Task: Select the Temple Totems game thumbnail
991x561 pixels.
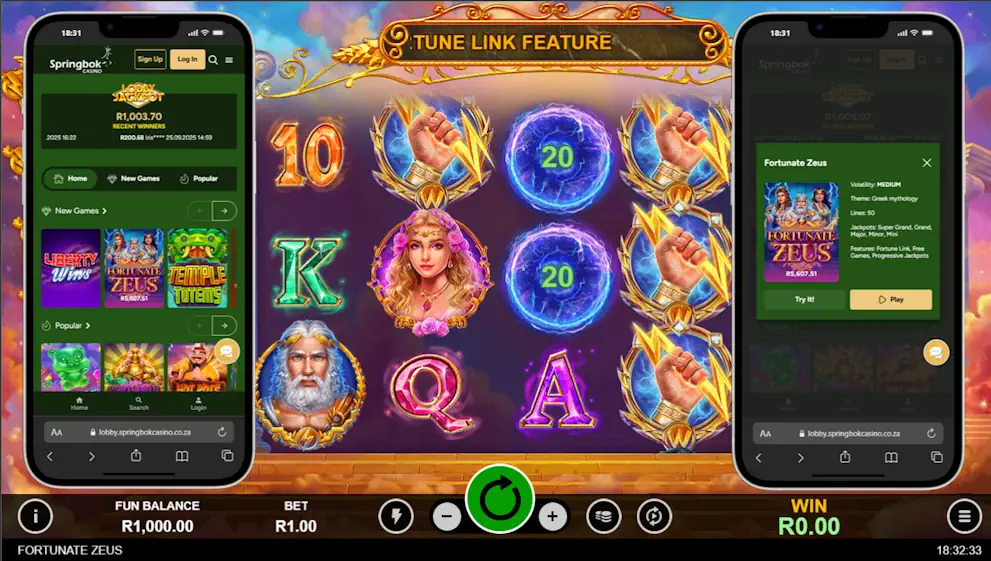Action: pos(197,268)
